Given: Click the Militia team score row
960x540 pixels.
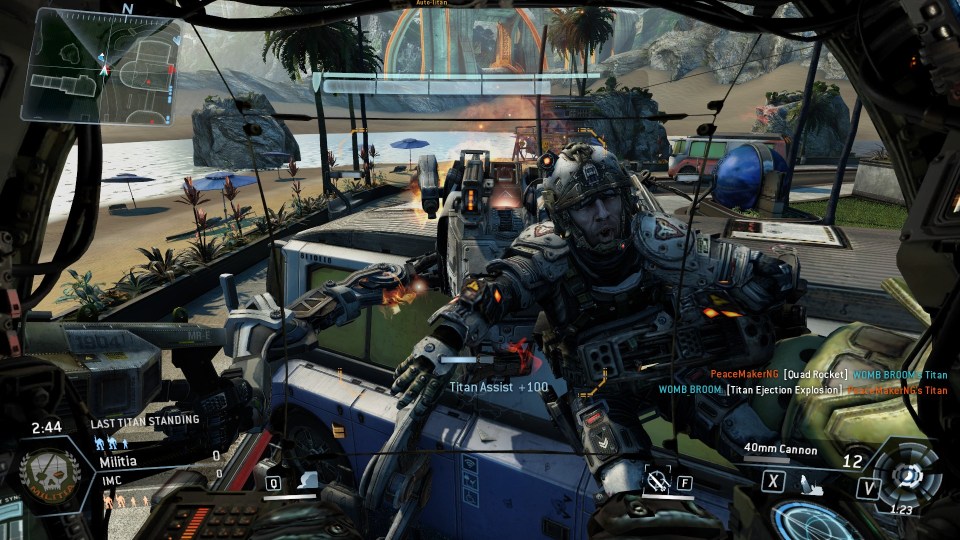Looking at the screenshot, I should click(158, 460).
